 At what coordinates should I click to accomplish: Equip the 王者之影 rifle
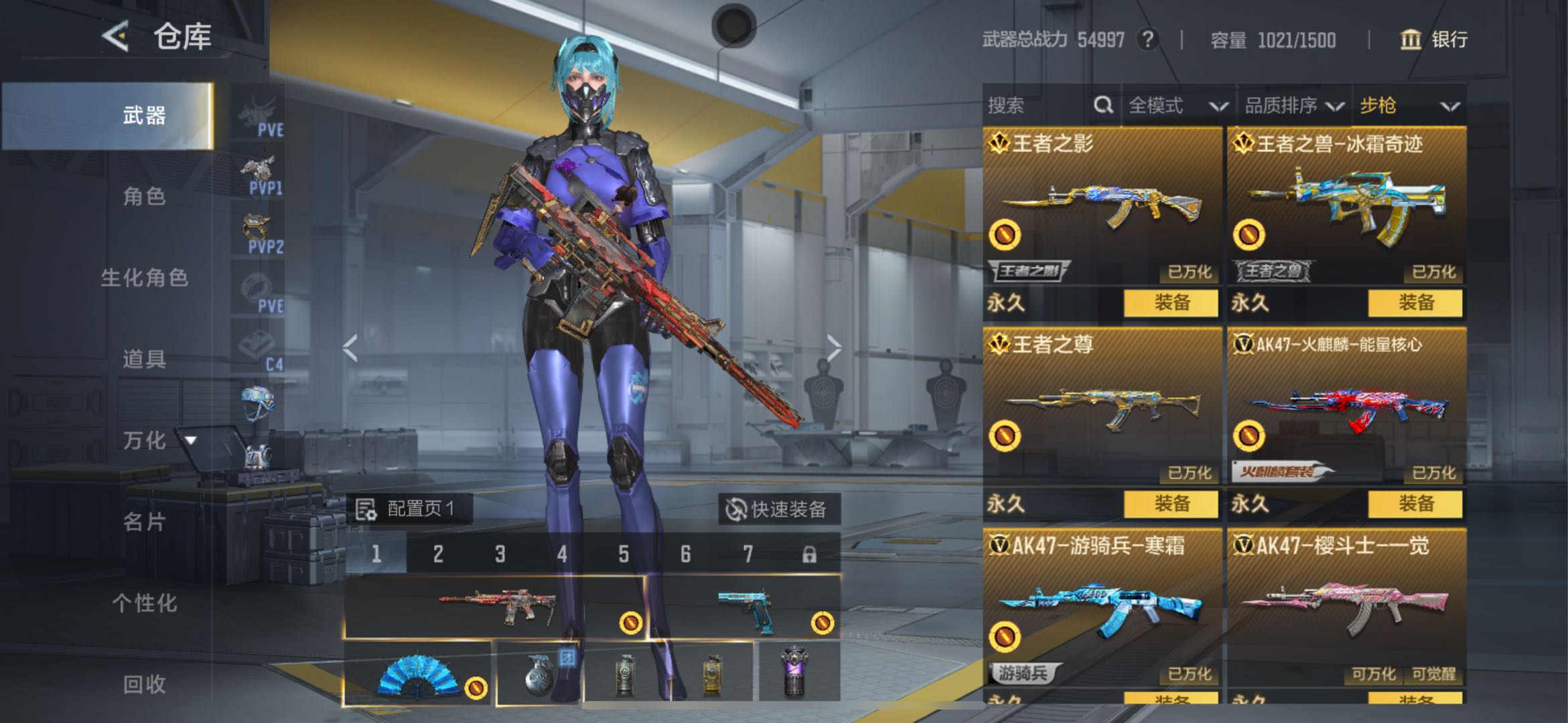(1171, 303)
